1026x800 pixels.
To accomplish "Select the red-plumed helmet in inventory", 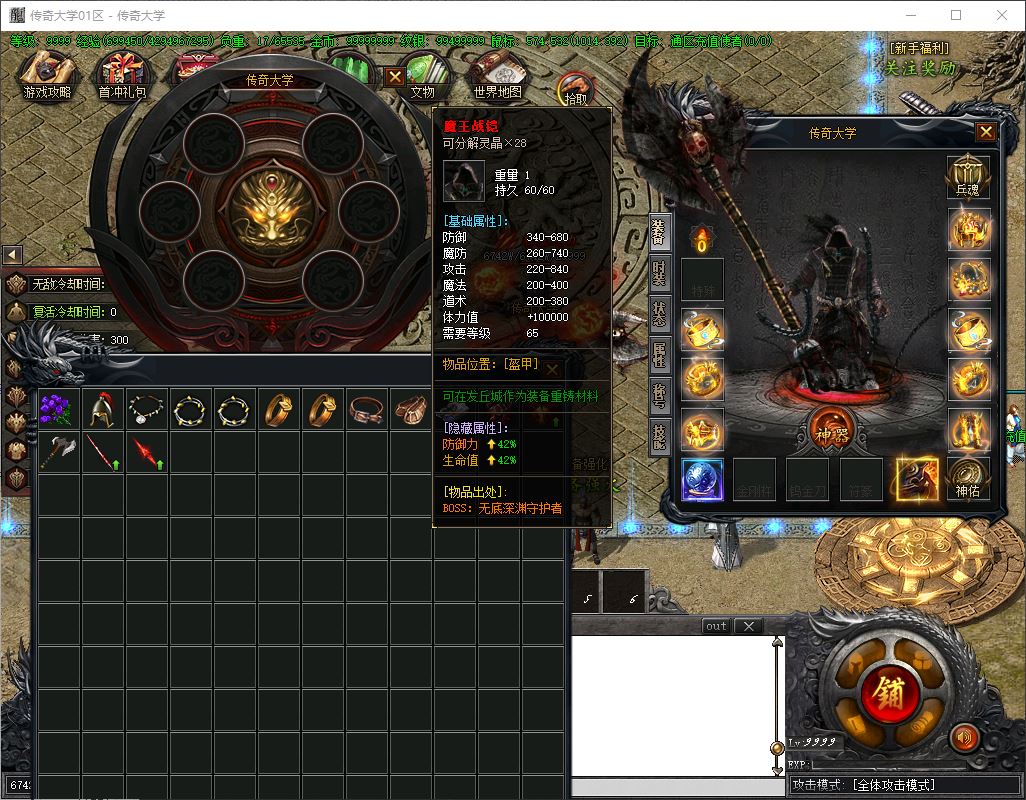I will pyautogui.click(x=101, y=409).
